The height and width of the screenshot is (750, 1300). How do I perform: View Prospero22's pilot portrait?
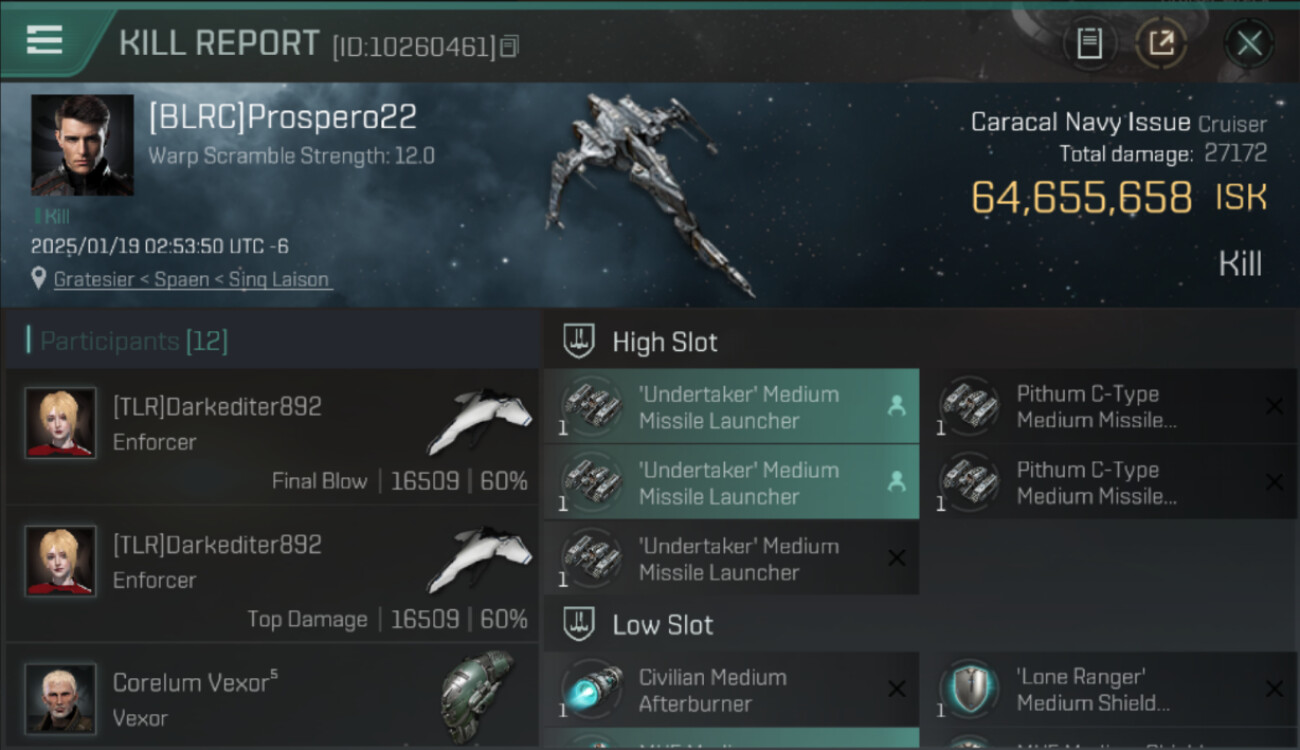tap(82, 145)
